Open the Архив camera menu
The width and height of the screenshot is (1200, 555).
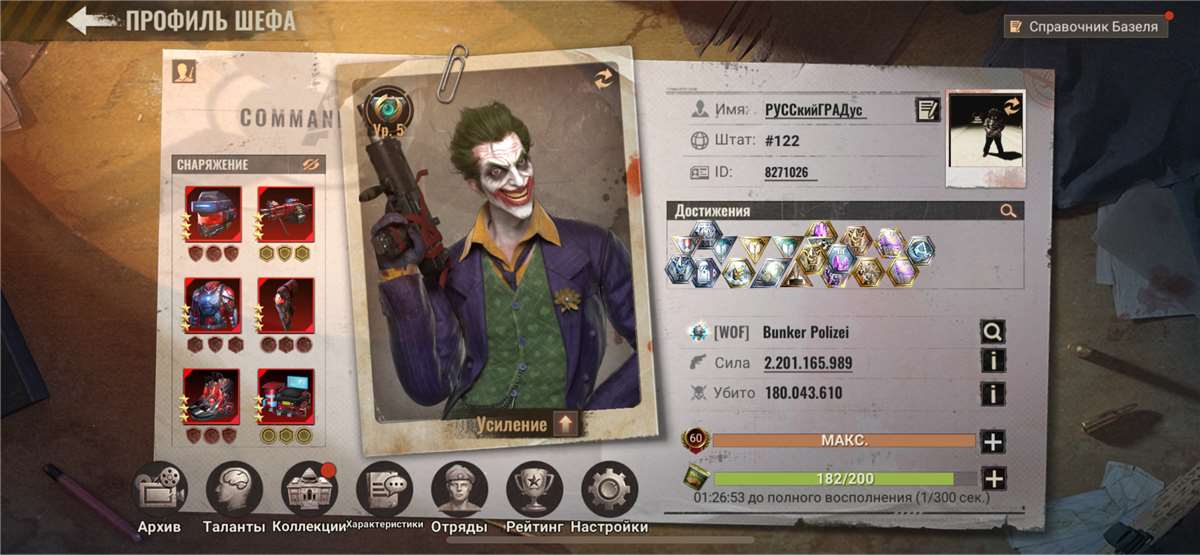(160, 490)
